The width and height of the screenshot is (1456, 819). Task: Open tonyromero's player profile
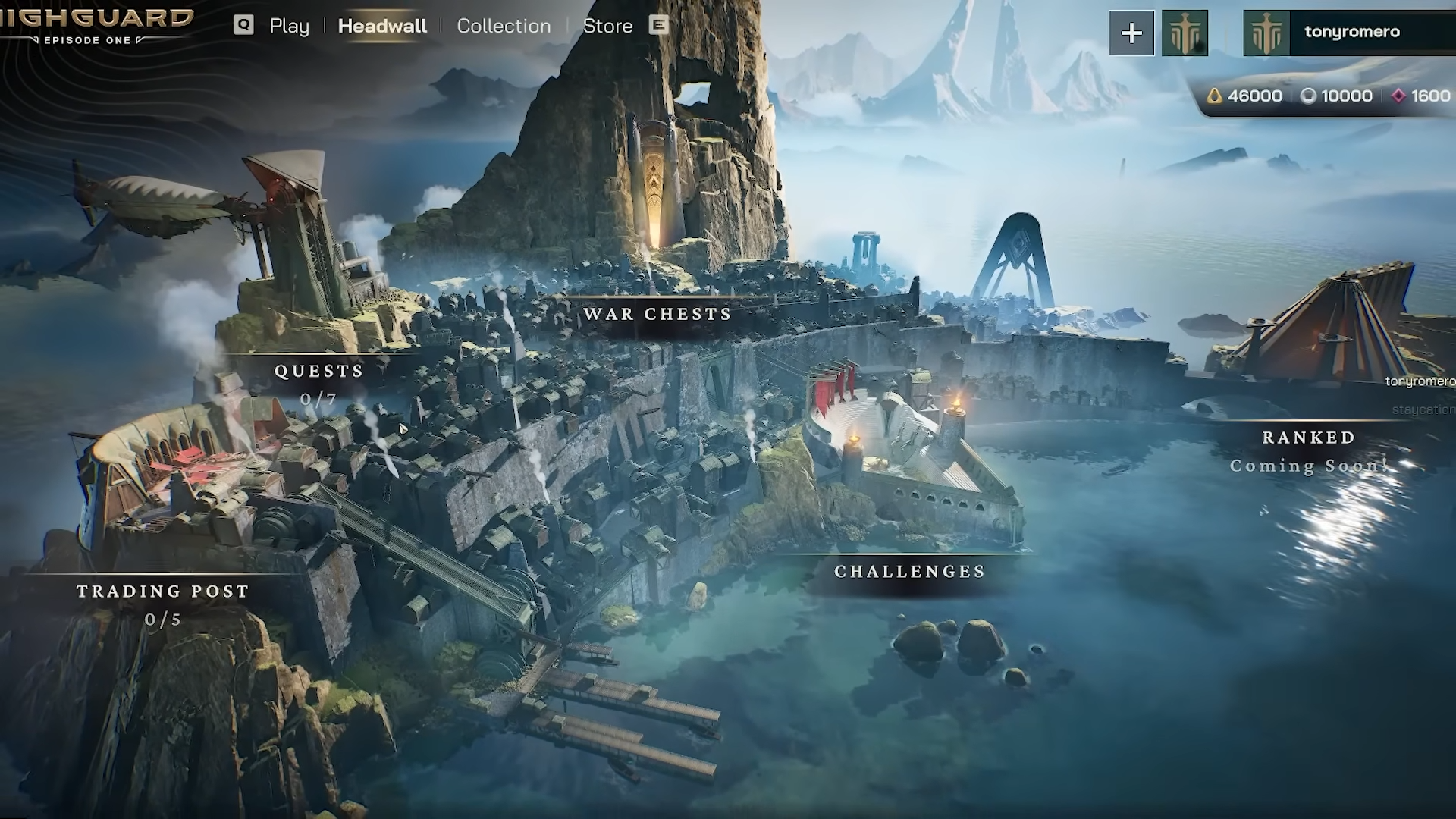click(x=1351, y=32)
